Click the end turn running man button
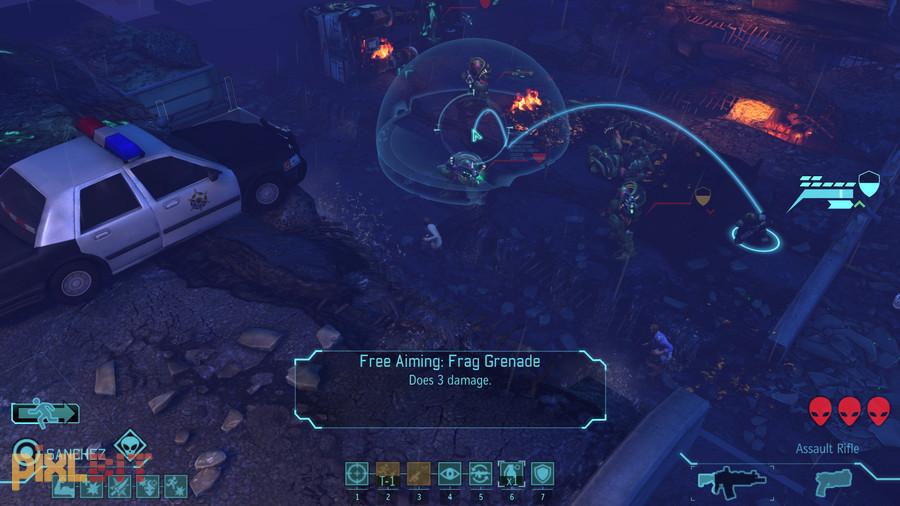 pos(45,412)
